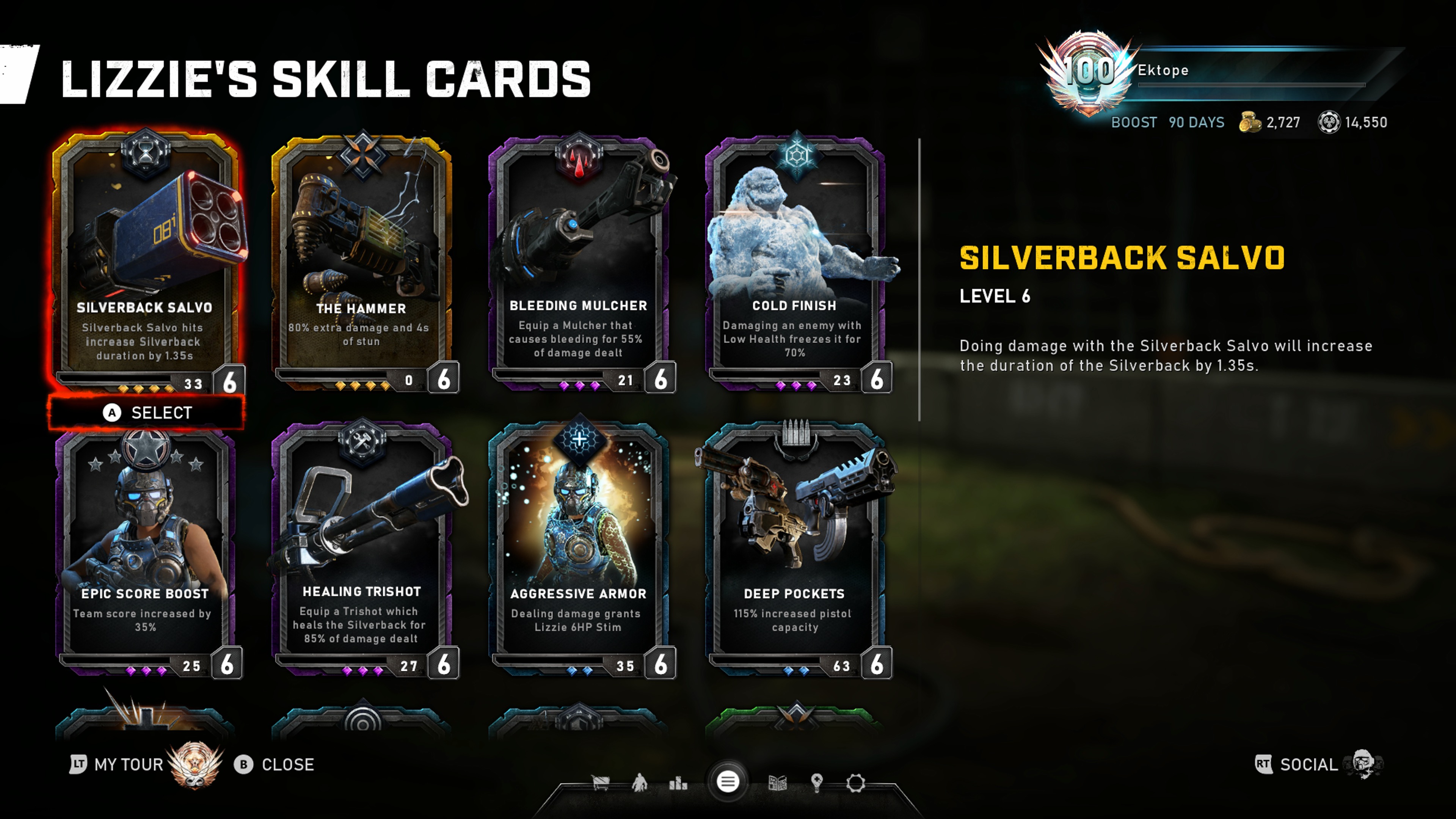This screenshot has width=1456, height=819.
Task: Pick the Aggressive Armor skill card
Action: pyautogui.click(x=578, y=548)
